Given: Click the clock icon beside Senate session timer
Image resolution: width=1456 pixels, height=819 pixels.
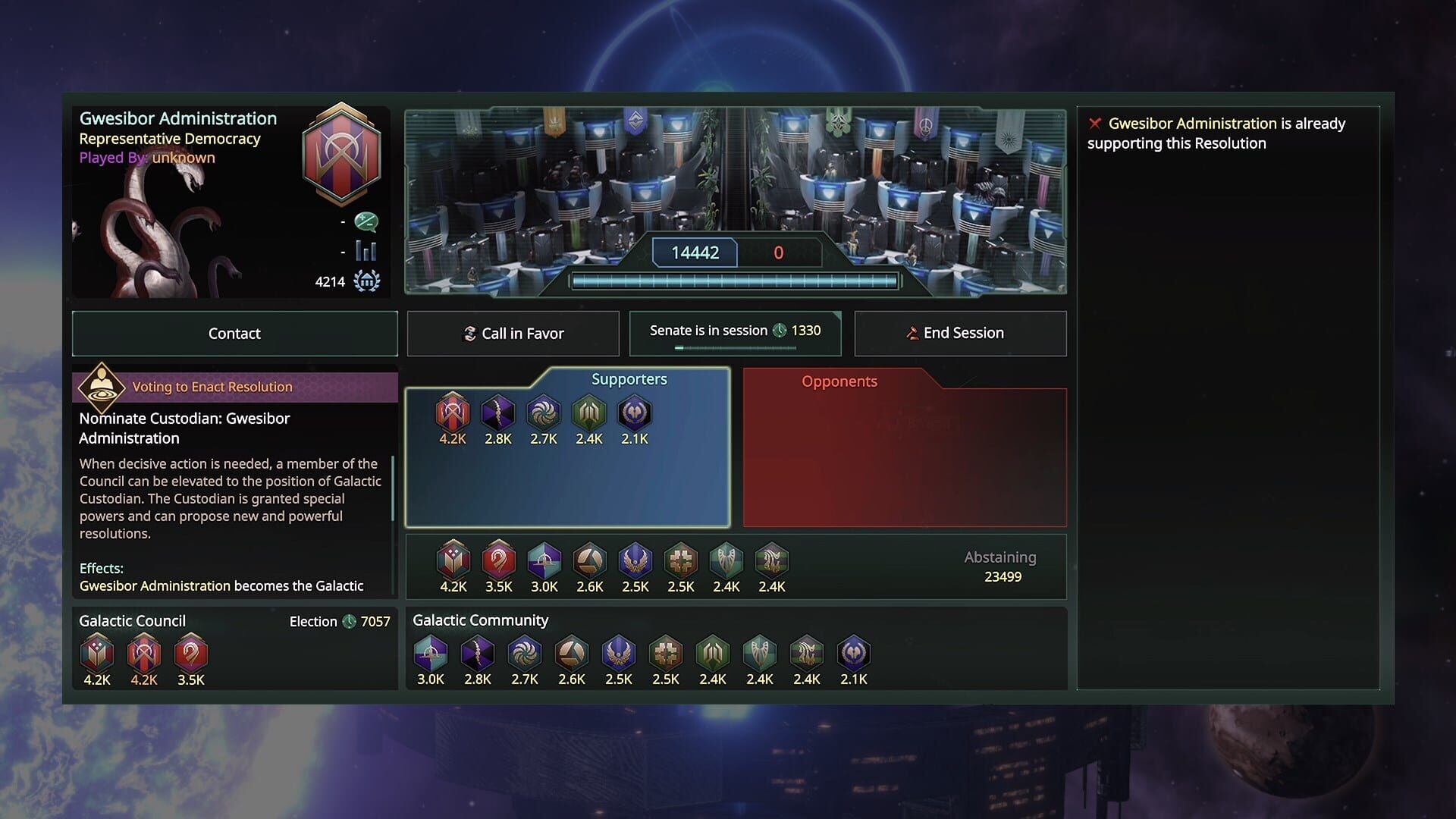Looking at the screenshot, I should (x=781, y=331).
